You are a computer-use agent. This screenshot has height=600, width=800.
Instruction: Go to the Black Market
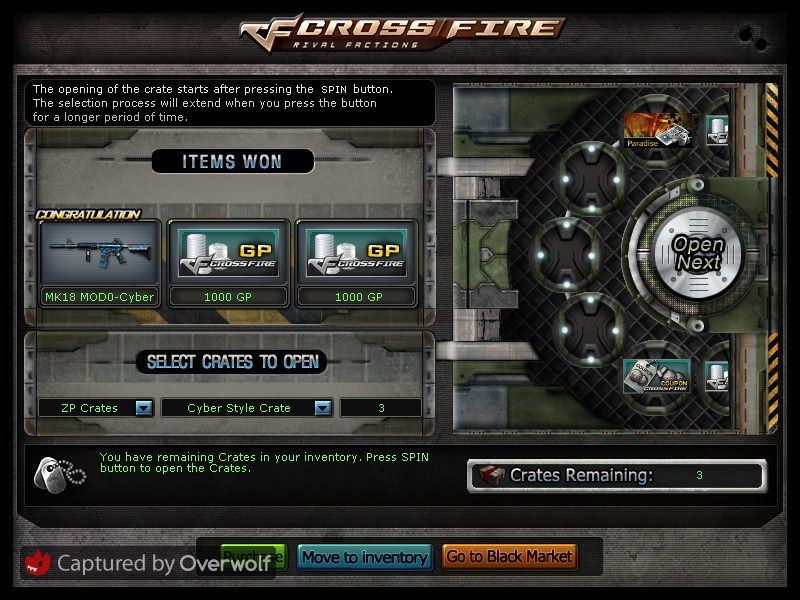click(x=509, y=557)
